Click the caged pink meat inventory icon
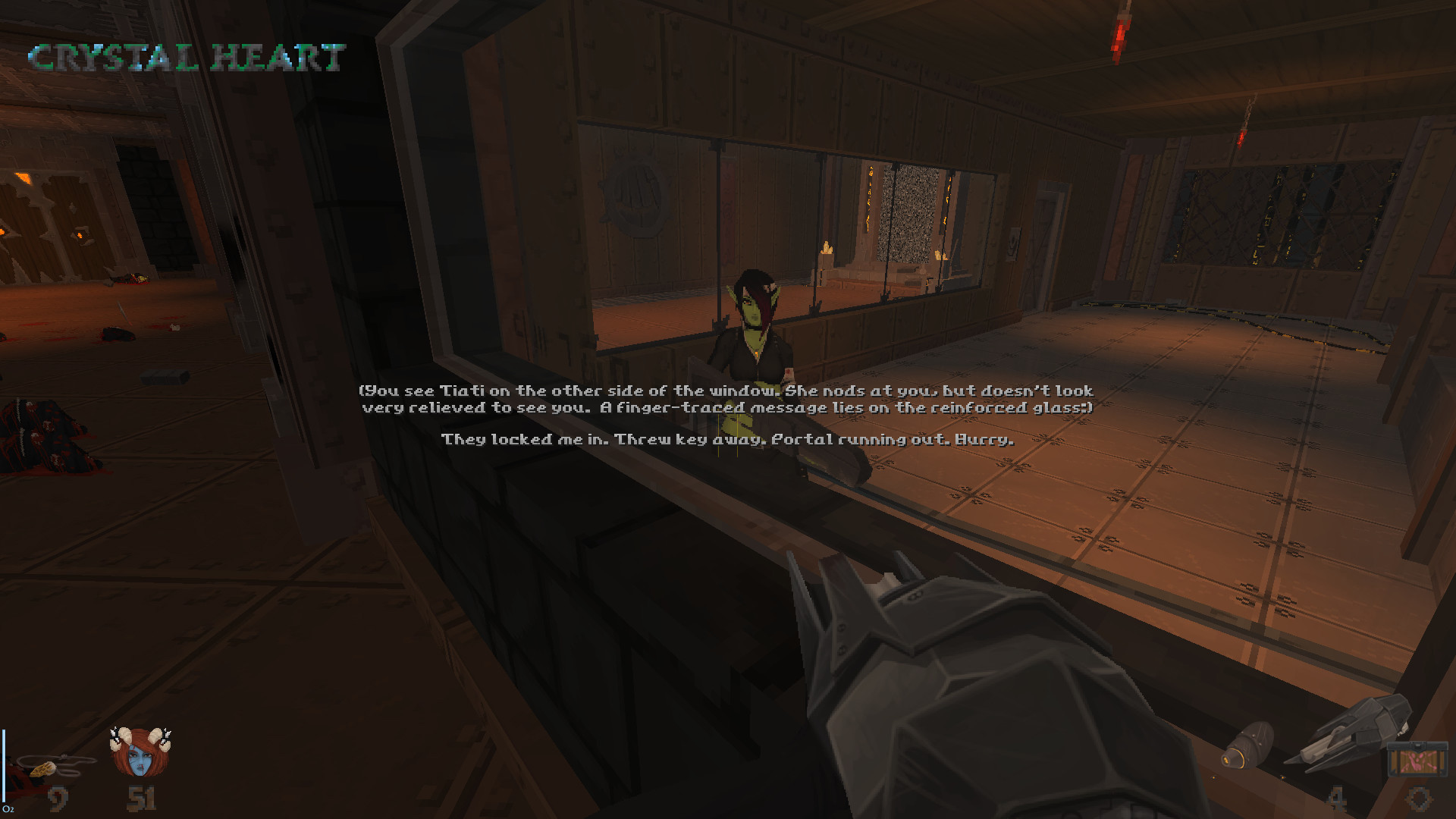The height and width of the screenshot is (819, 1456). point(1420,758)
